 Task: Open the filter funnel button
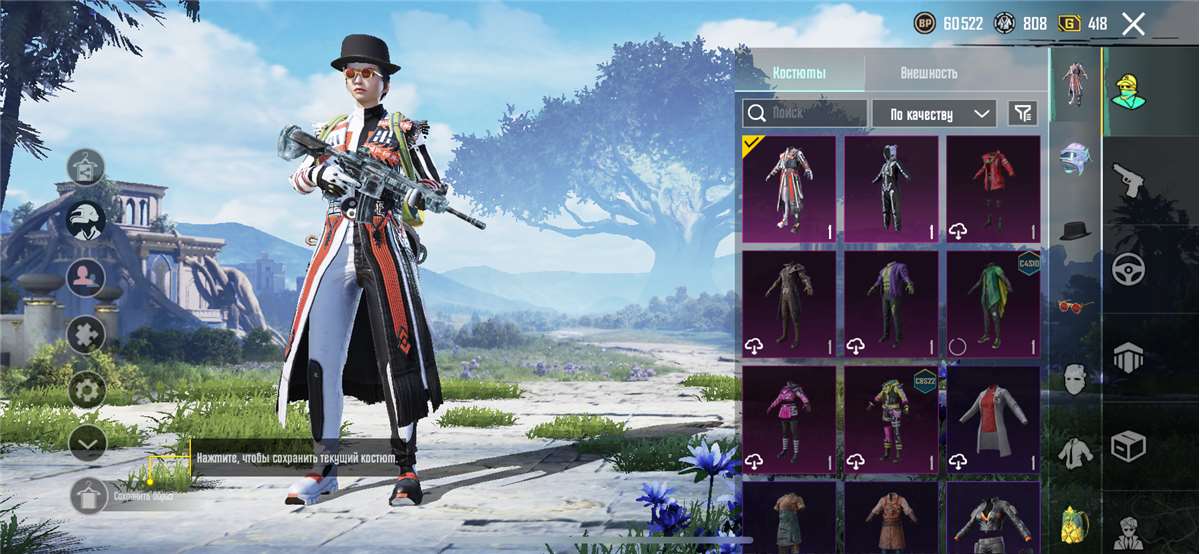pos(1022,113)
